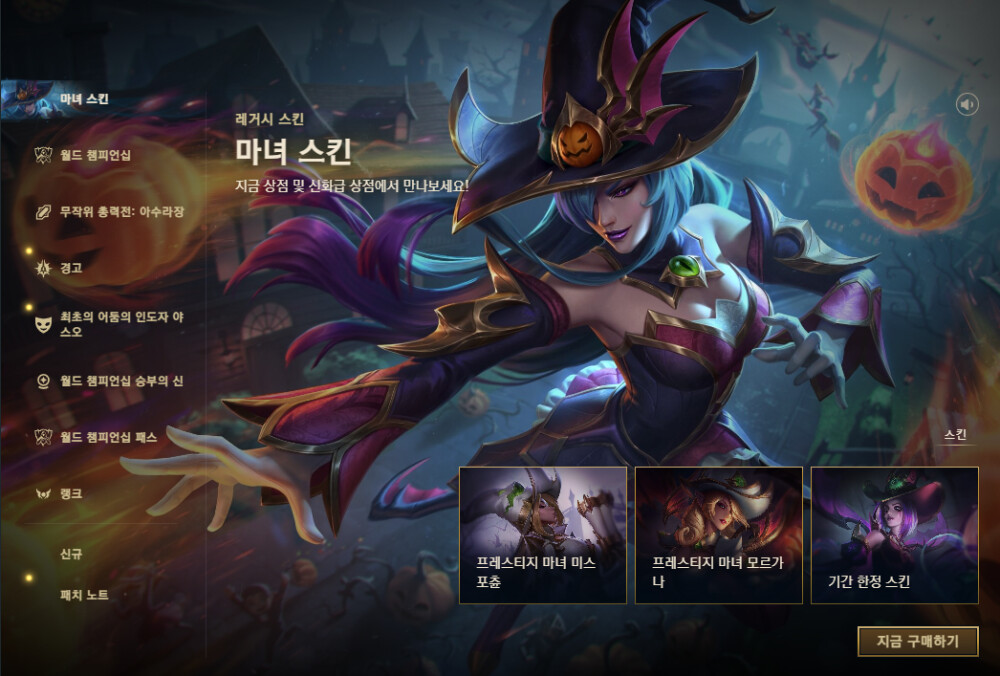Open the 패치 노트 entry
Screen dimensions: 1000x676
pos(84,595)
